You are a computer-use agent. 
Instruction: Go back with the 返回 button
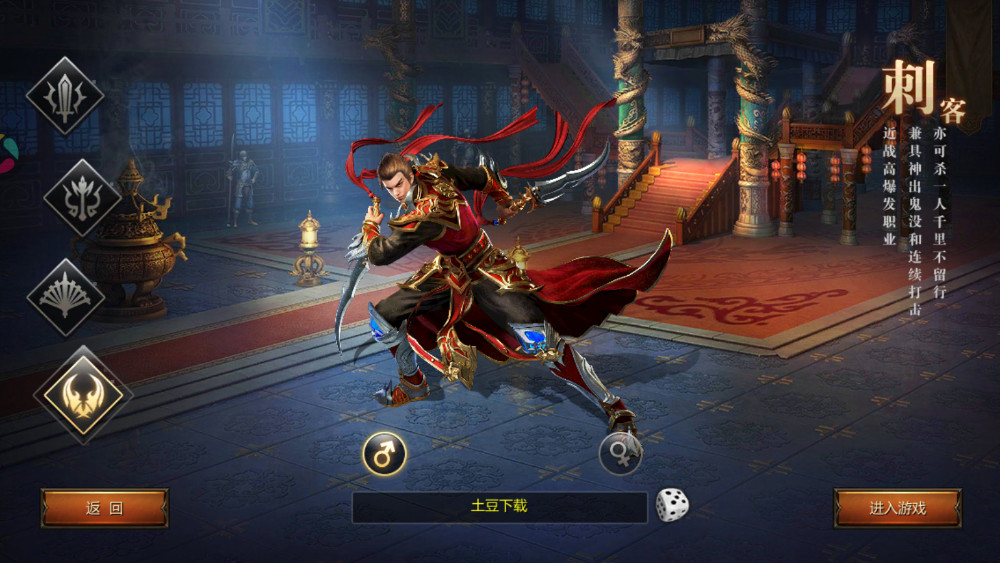pyautogui.click(x=104, y=508)
